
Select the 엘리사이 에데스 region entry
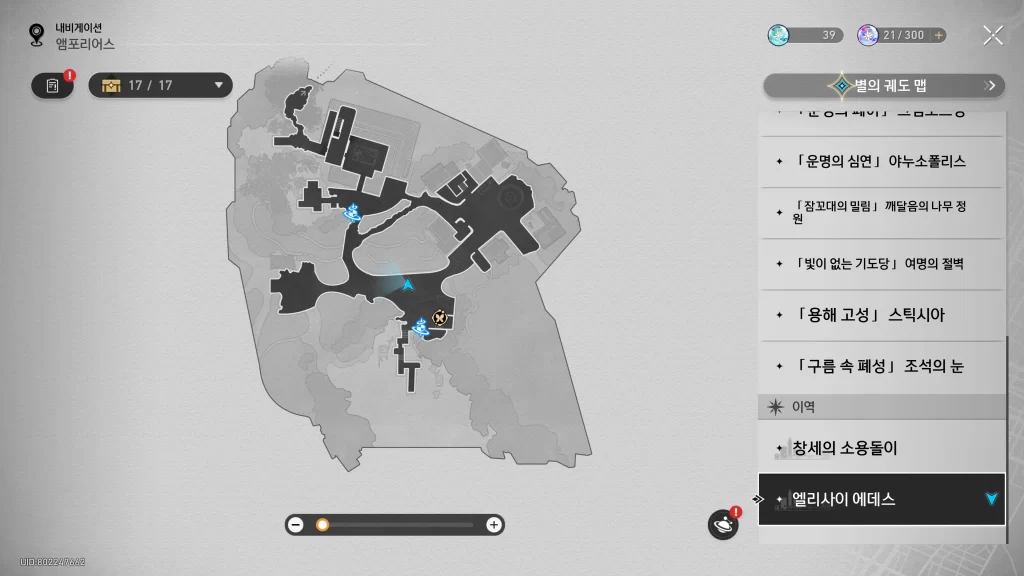pyautogui.click(x=880, y=499)
